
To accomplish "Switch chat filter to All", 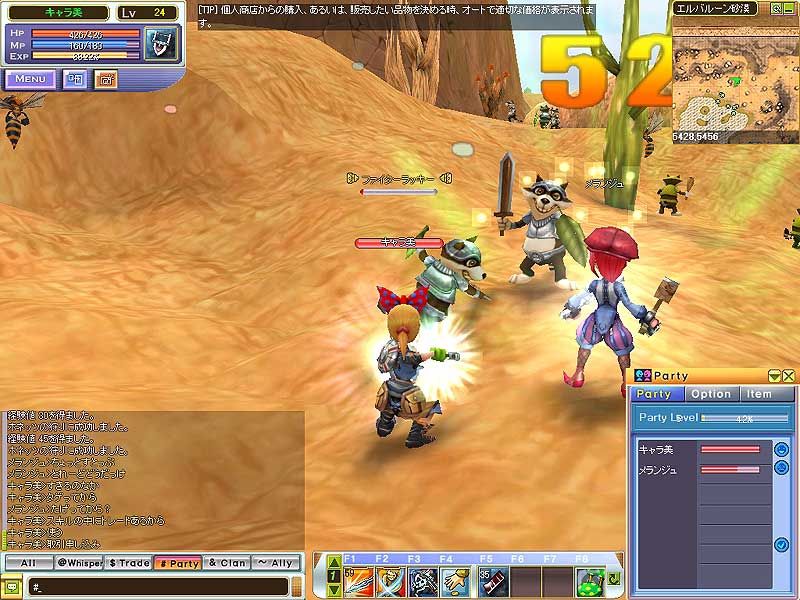I will point(28,563).
